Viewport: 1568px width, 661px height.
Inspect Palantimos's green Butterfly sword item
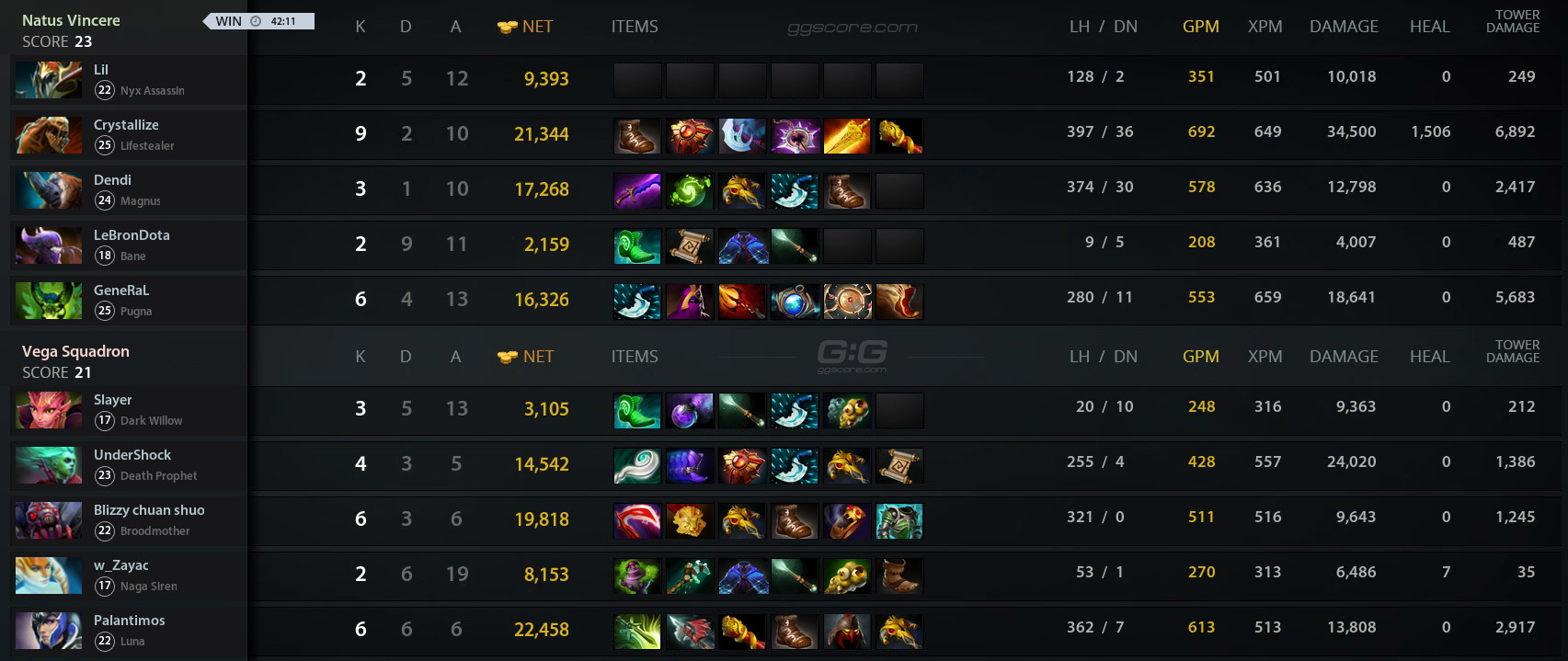(637, 632)
